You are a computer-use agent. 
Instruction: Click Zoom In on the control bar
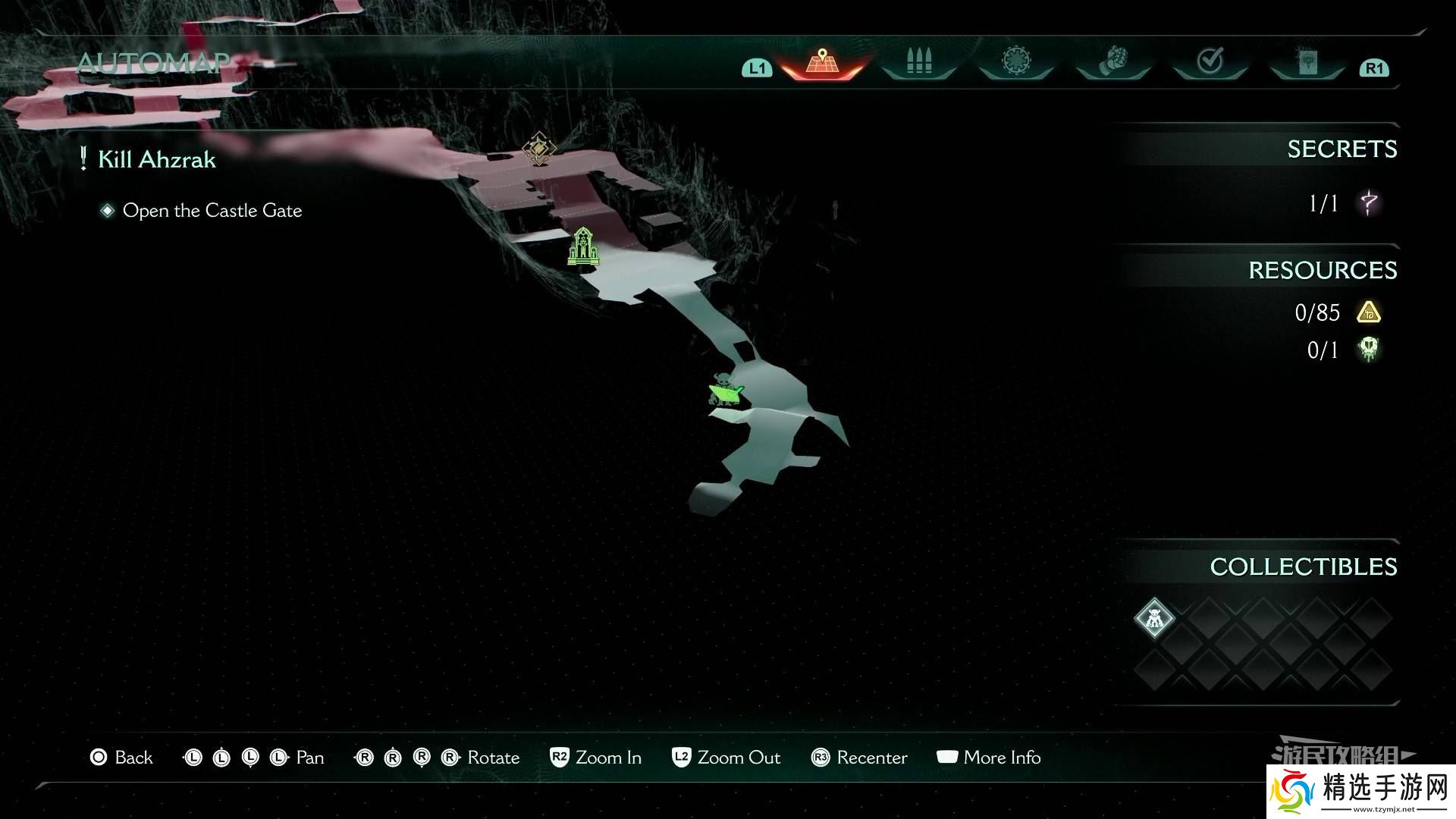pyautogui.click(x=596, y=757)
